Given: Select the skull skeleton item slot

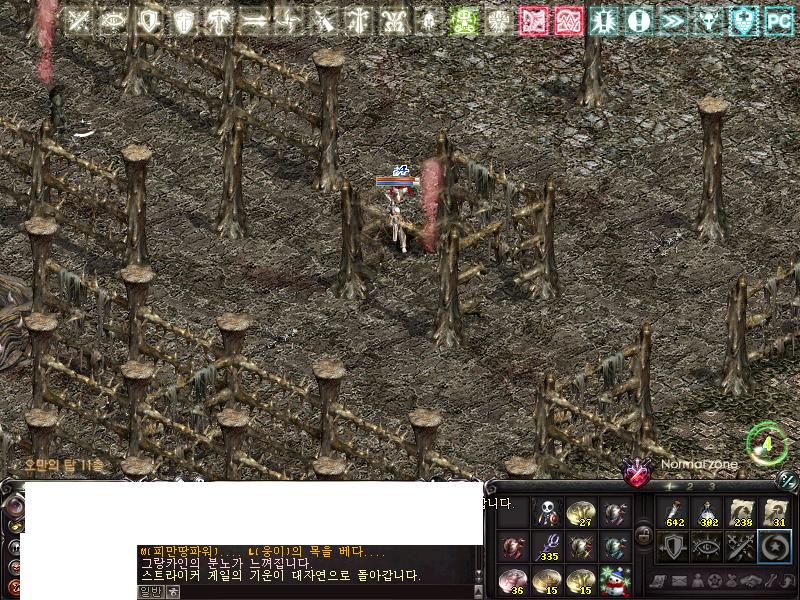Looking at the screenshot, I should click(x=547, y=514).
